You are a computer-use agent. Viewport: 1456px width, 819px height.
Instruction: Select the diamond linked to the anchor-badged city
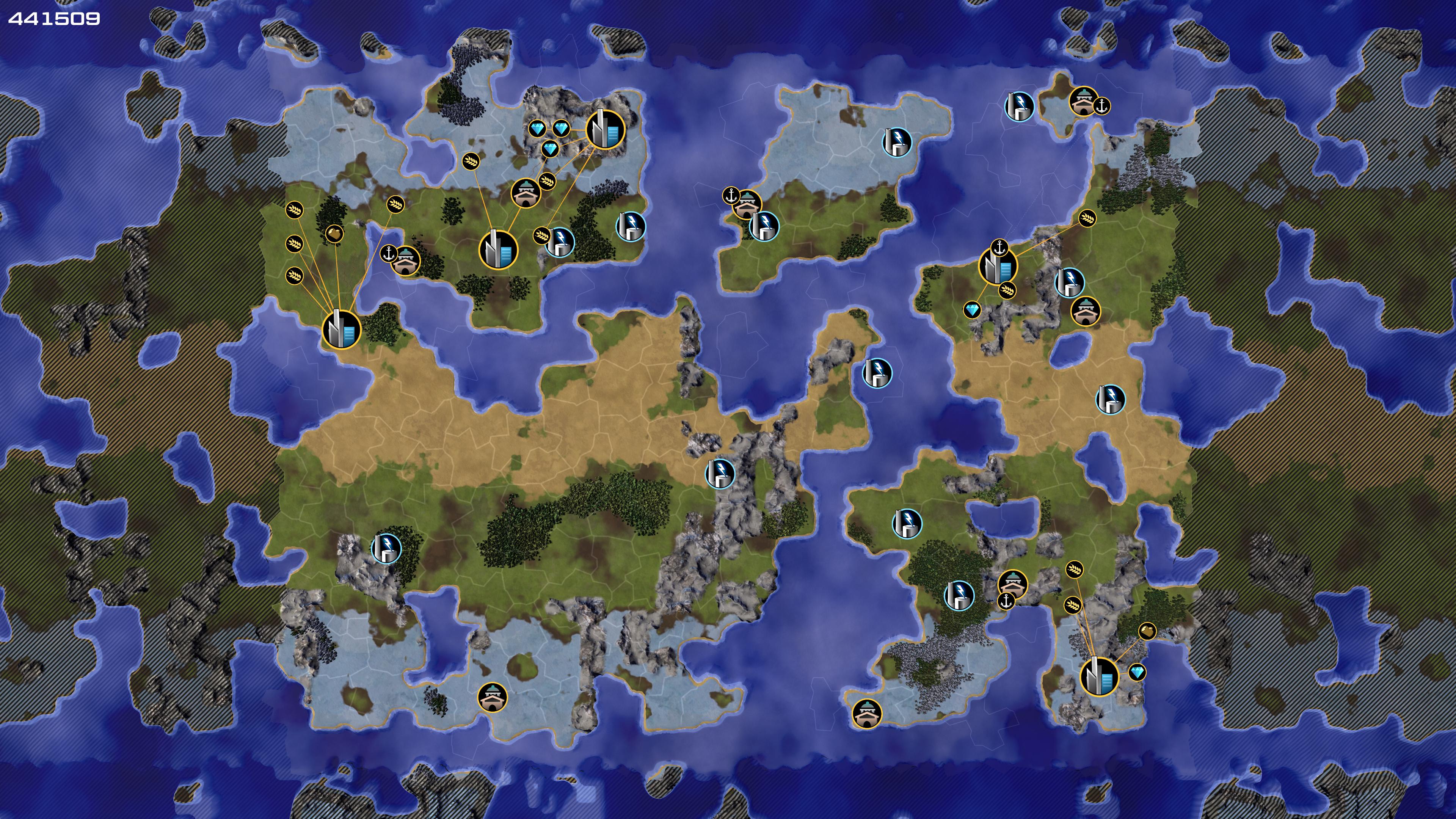click(x=971, y=310)
